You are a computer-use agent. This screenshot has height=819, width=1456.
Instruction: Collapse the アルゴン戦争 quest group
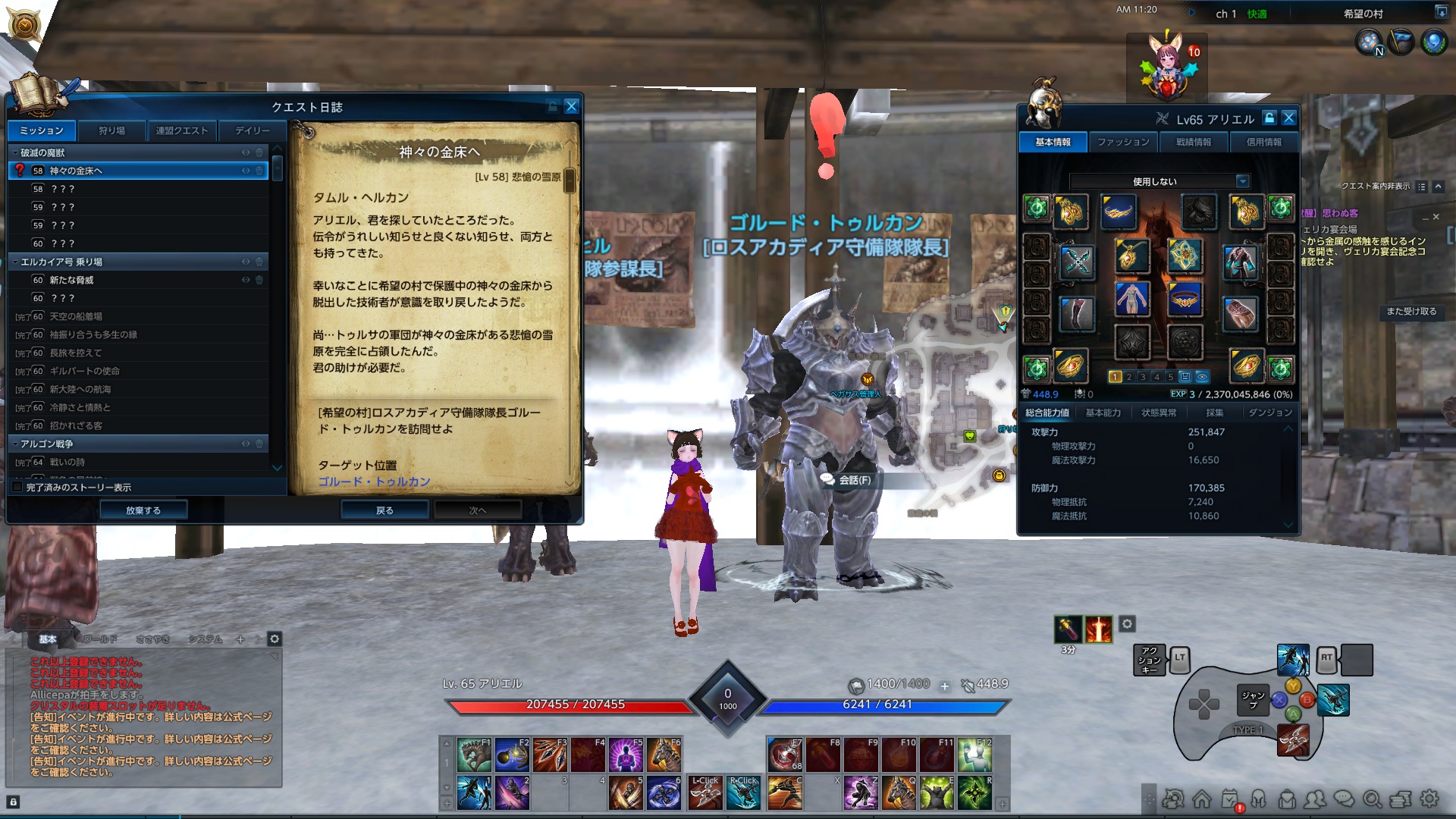click(15, 443)
